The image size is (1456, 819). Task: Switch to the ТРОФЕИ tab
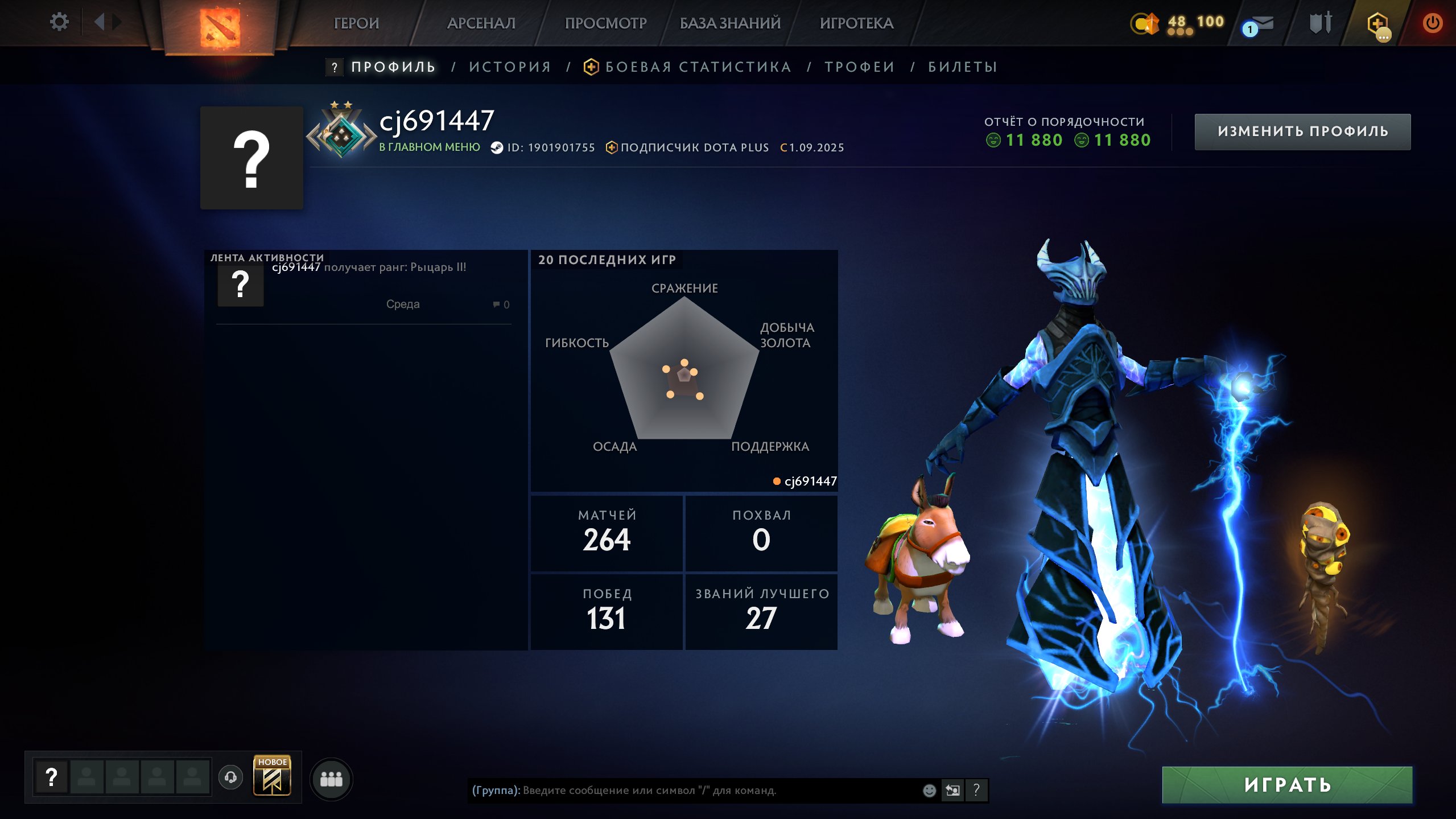(x=860, y=67)
